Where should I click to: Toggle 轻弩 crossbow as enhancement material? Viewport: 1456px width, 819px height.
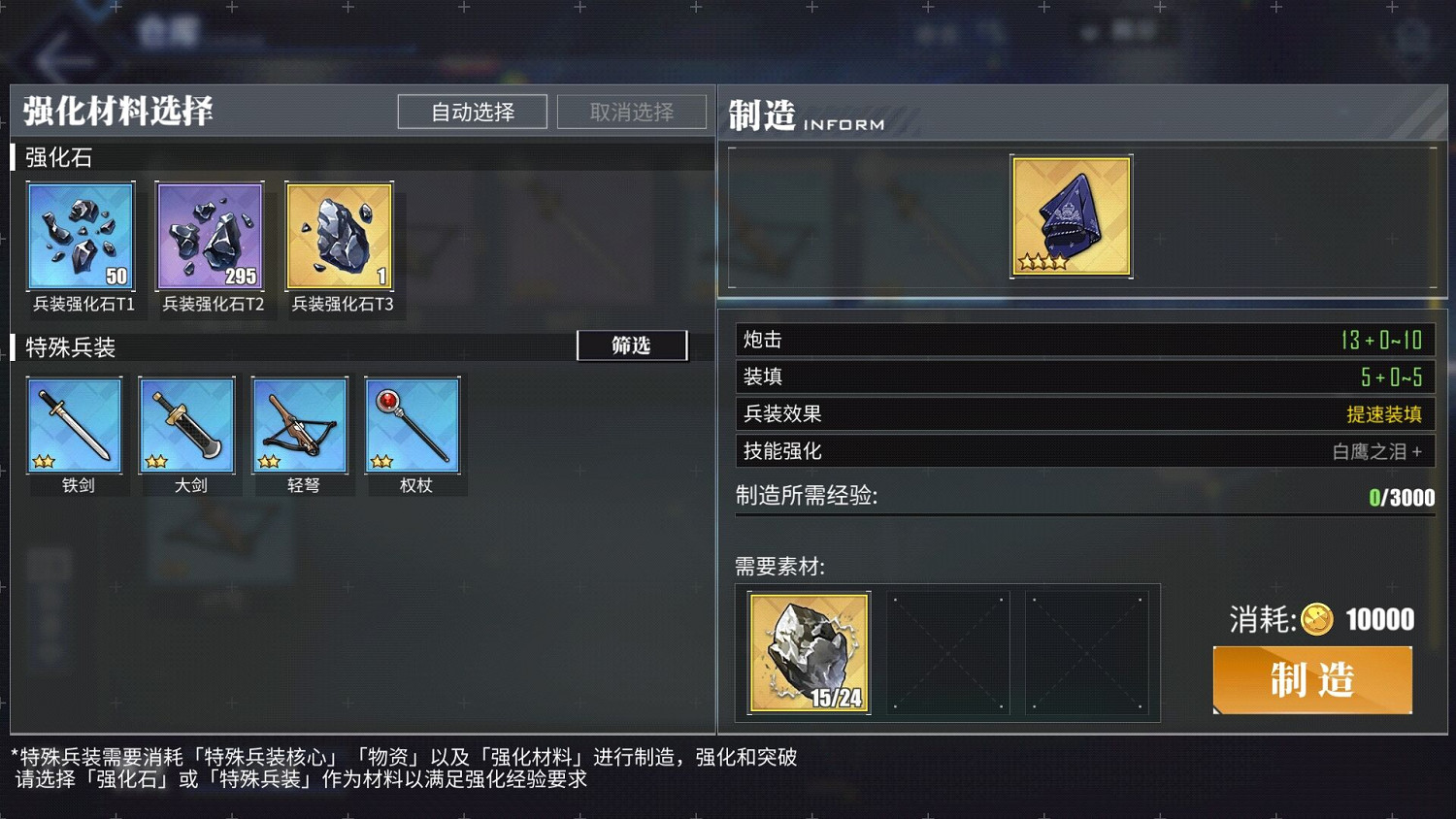click(300, 425)
